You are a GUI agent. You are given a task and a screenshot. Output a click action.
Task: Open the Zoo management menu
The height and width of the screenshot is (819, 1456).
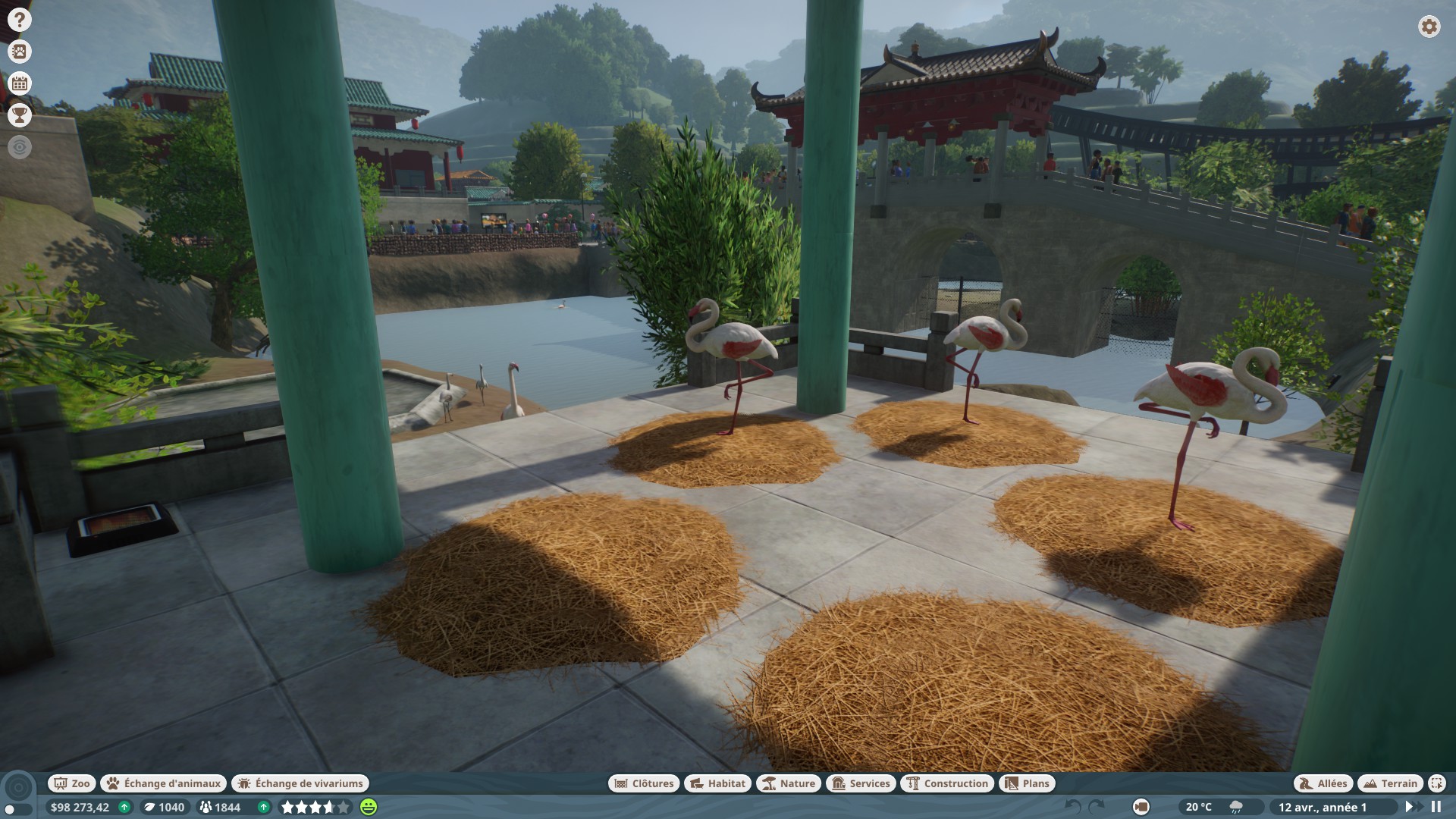pyautogui.click(x=71, y=783)
